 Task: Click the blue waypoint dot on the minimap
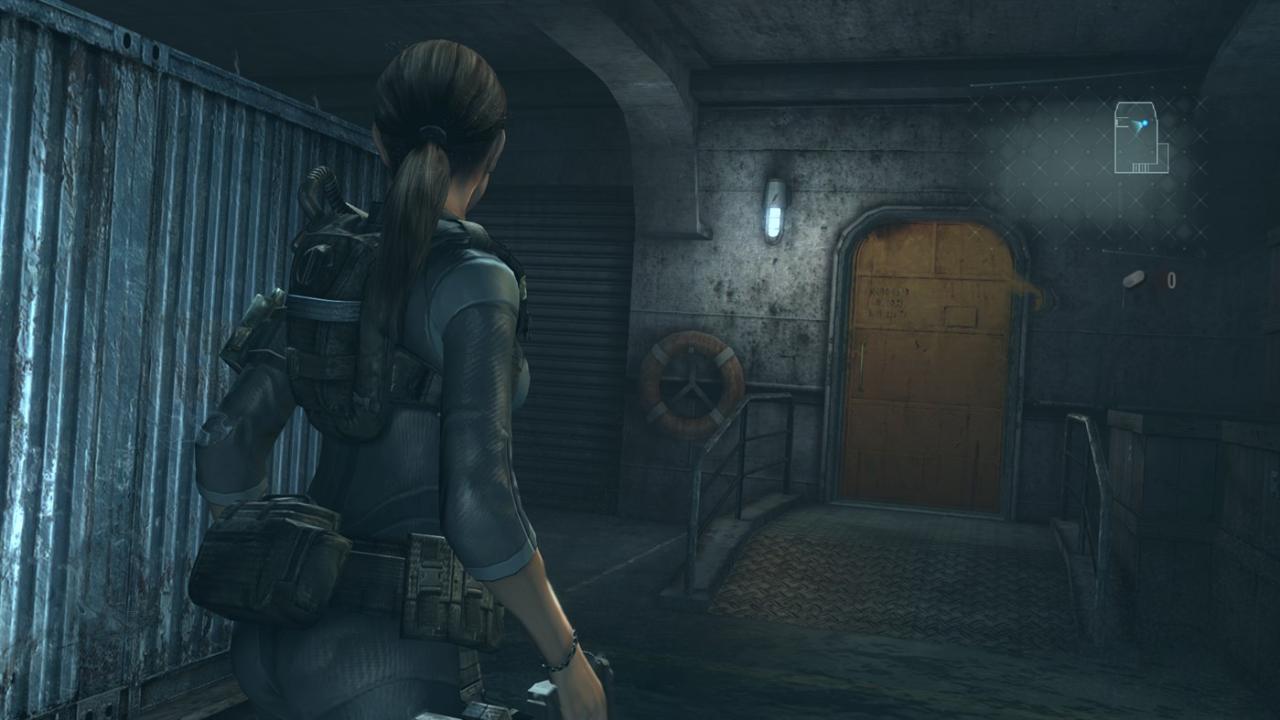pos(1145,122)
